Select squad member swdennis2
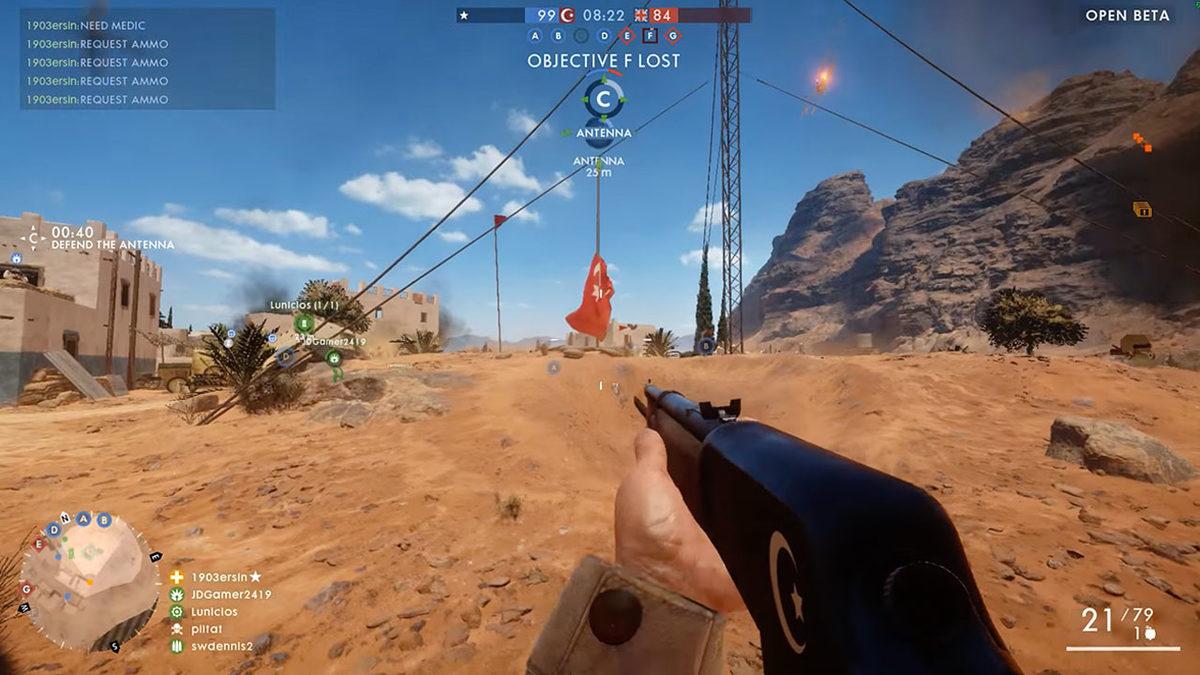 tap(222, 646)
